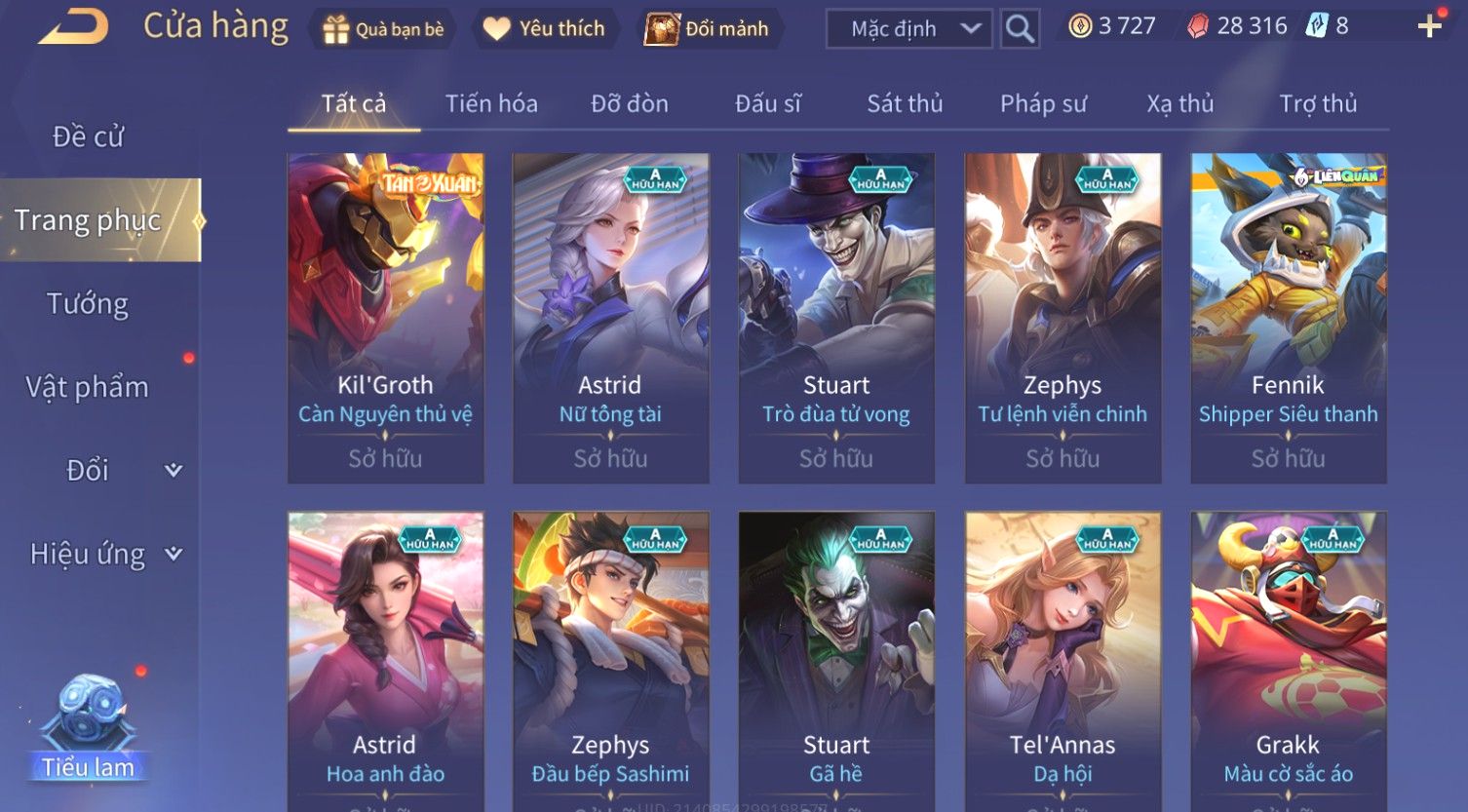This screenshot has height=812, width=1468.
Task: Open the Đề cử menu section
Action: [88, 136]
